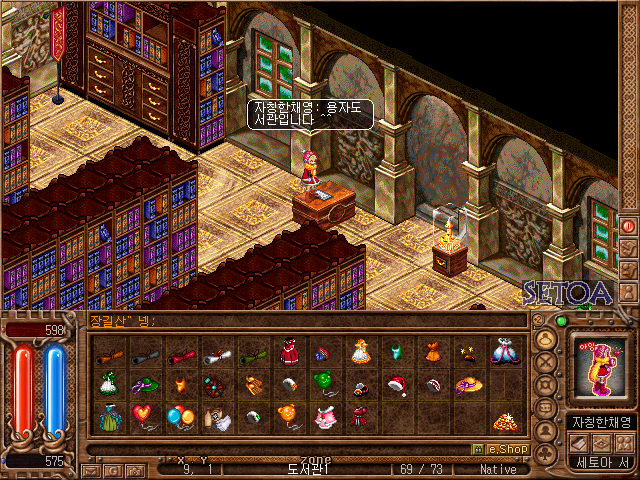Click the small G button
640x480 pixels.
(111, 469)
